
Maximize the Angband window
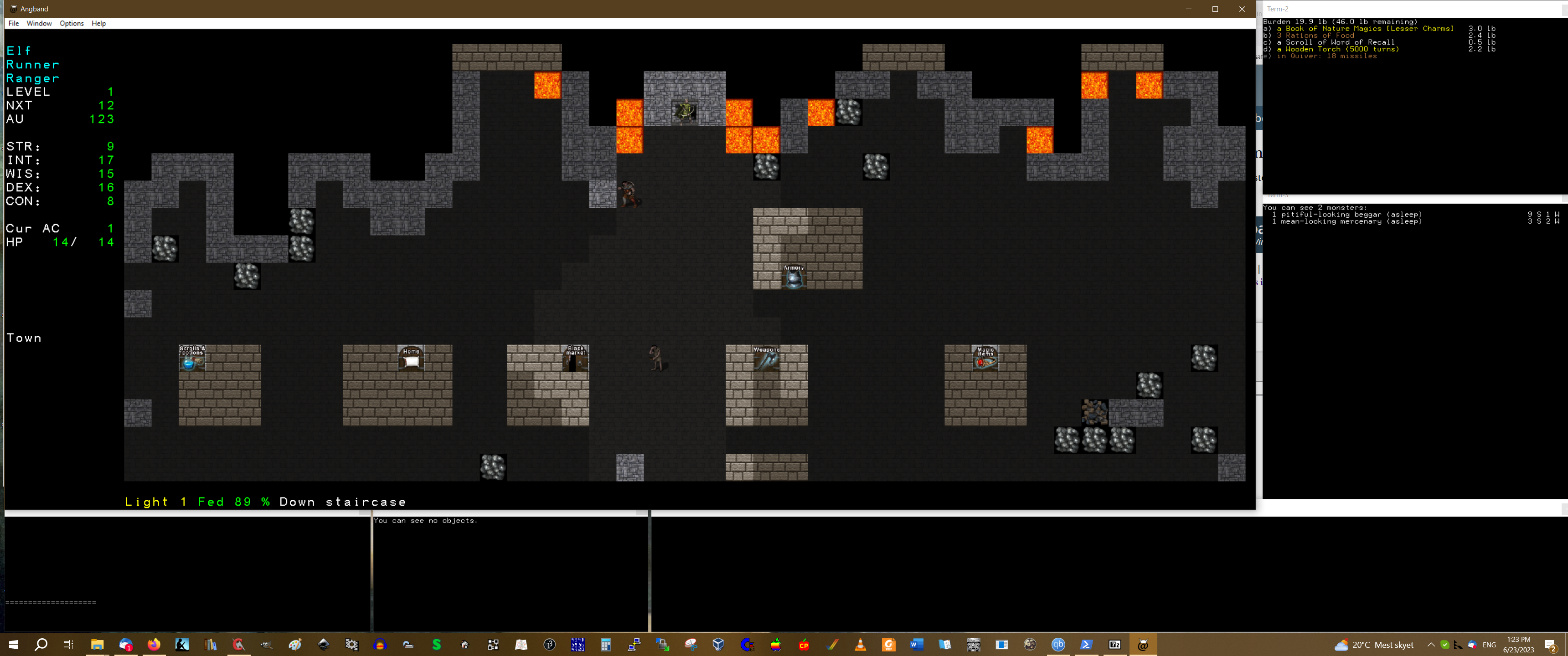pos(1215,9)
